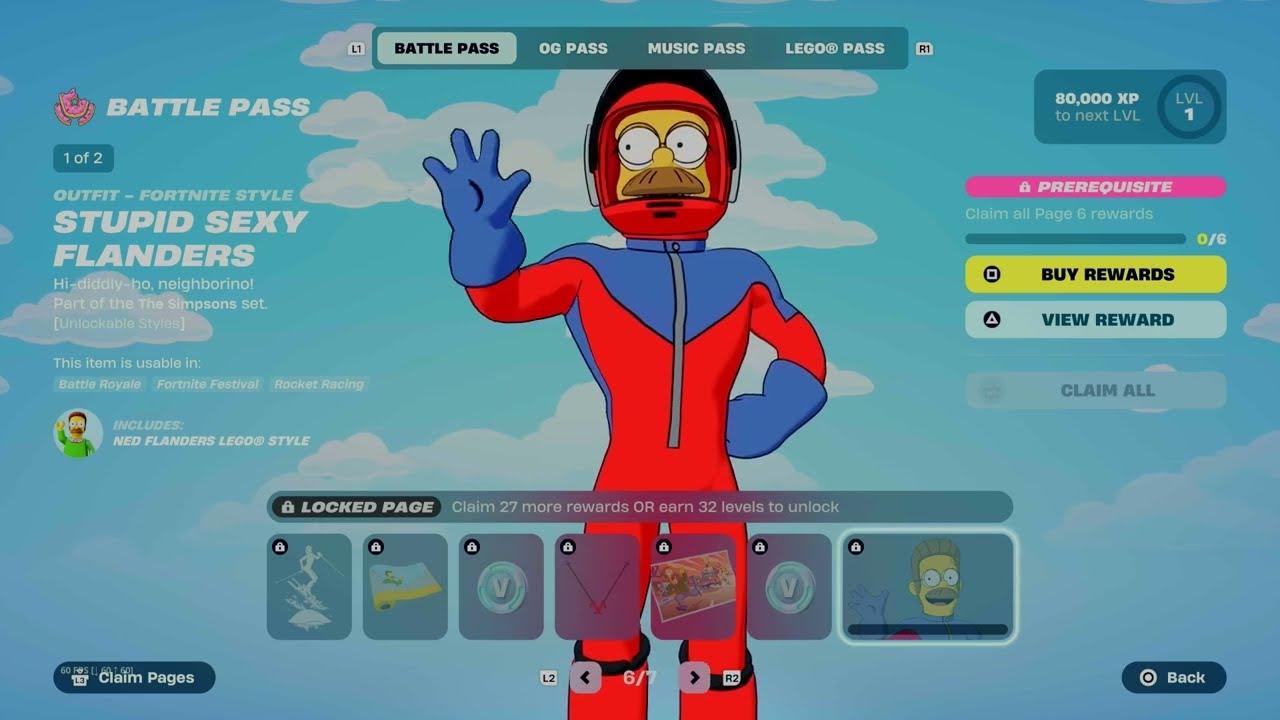Screen dimensions: 1280x720
Task: Select the skiing emote reward tile
Action: click(309, 586)
